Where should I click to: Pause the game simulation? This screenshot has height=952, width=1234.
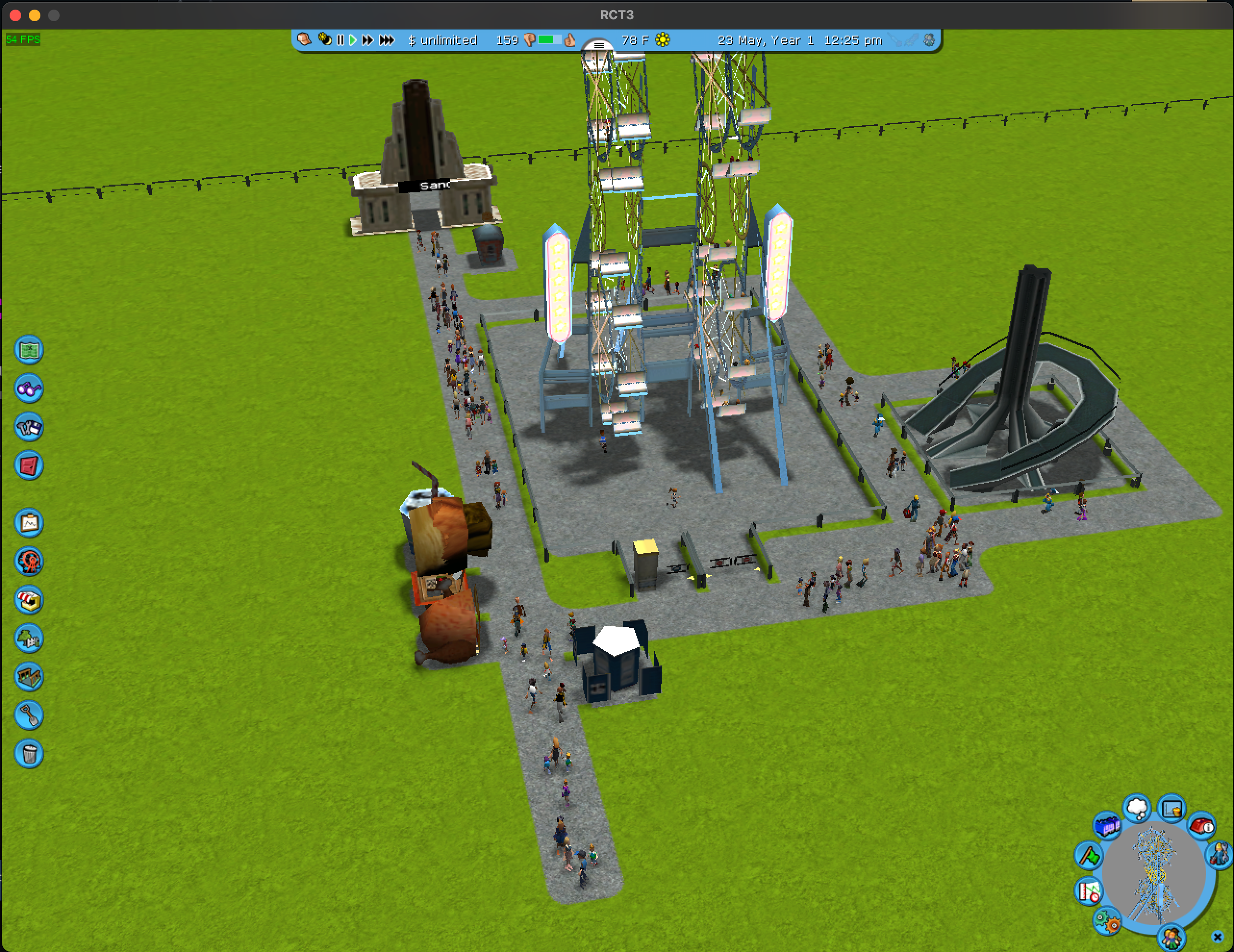340,40
